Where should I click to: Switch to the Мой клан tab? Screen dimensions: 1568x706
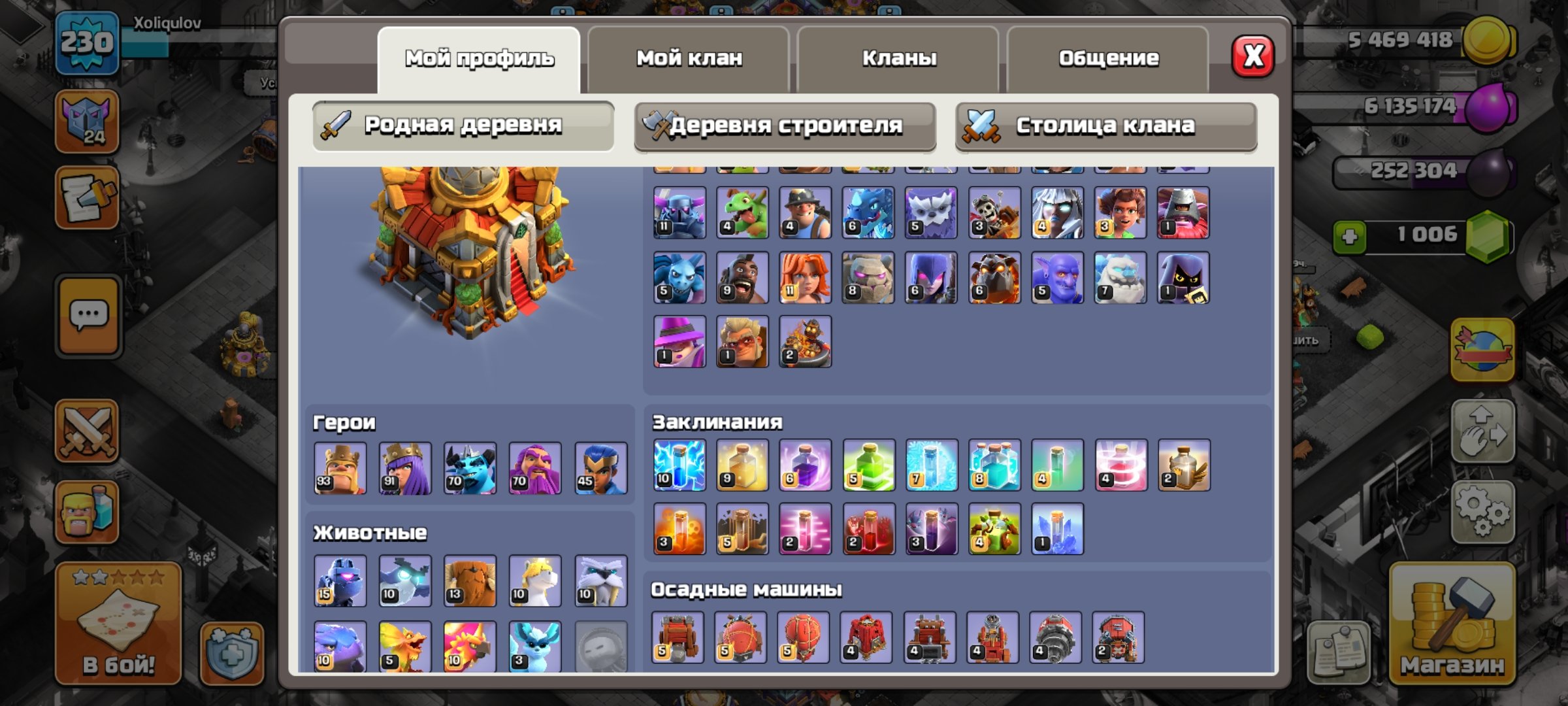(x=690, y=58)
